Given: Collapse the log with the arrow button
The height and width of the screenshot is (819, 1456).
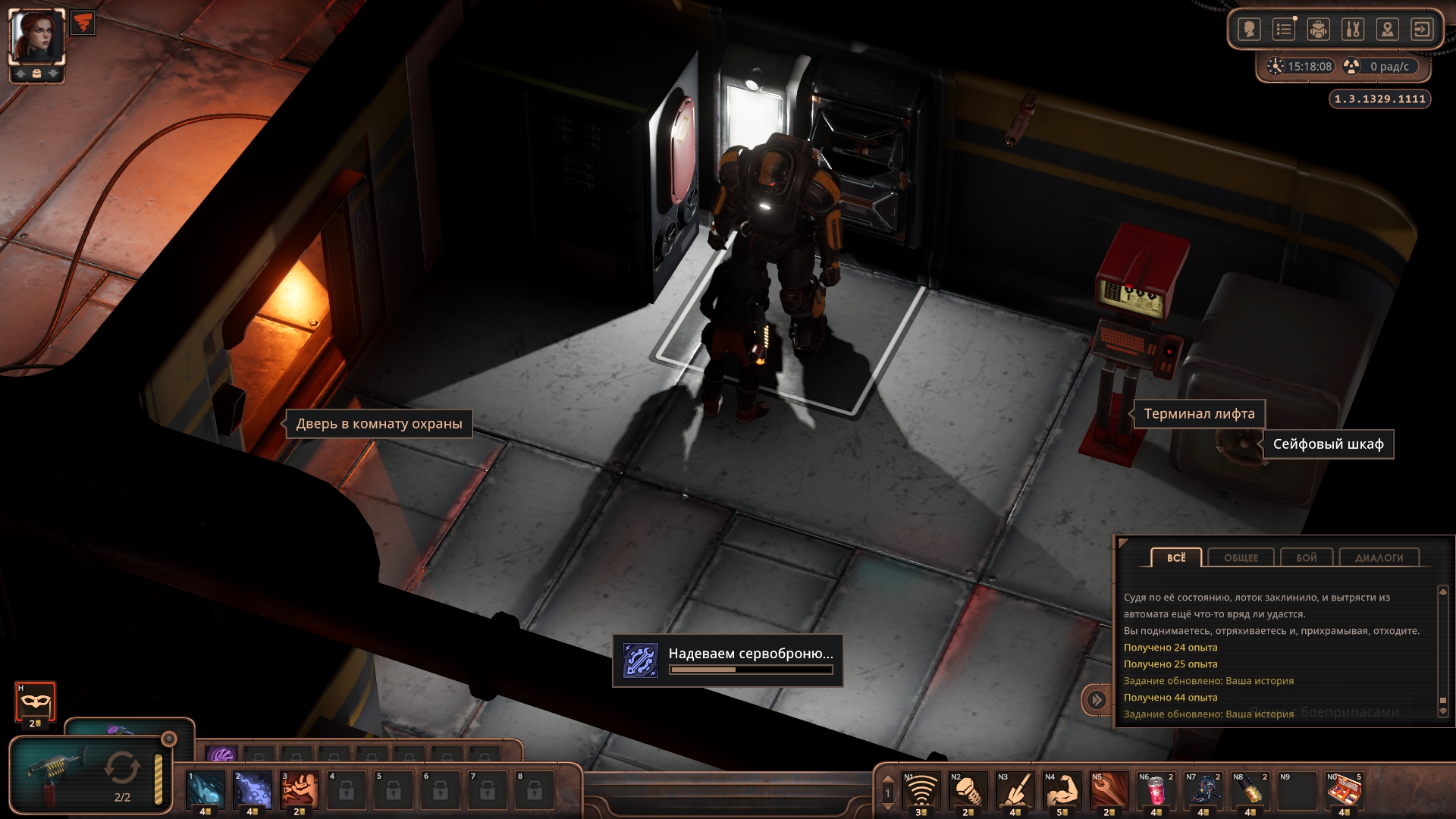Looking at the screenshot, I should [1097, 699].
